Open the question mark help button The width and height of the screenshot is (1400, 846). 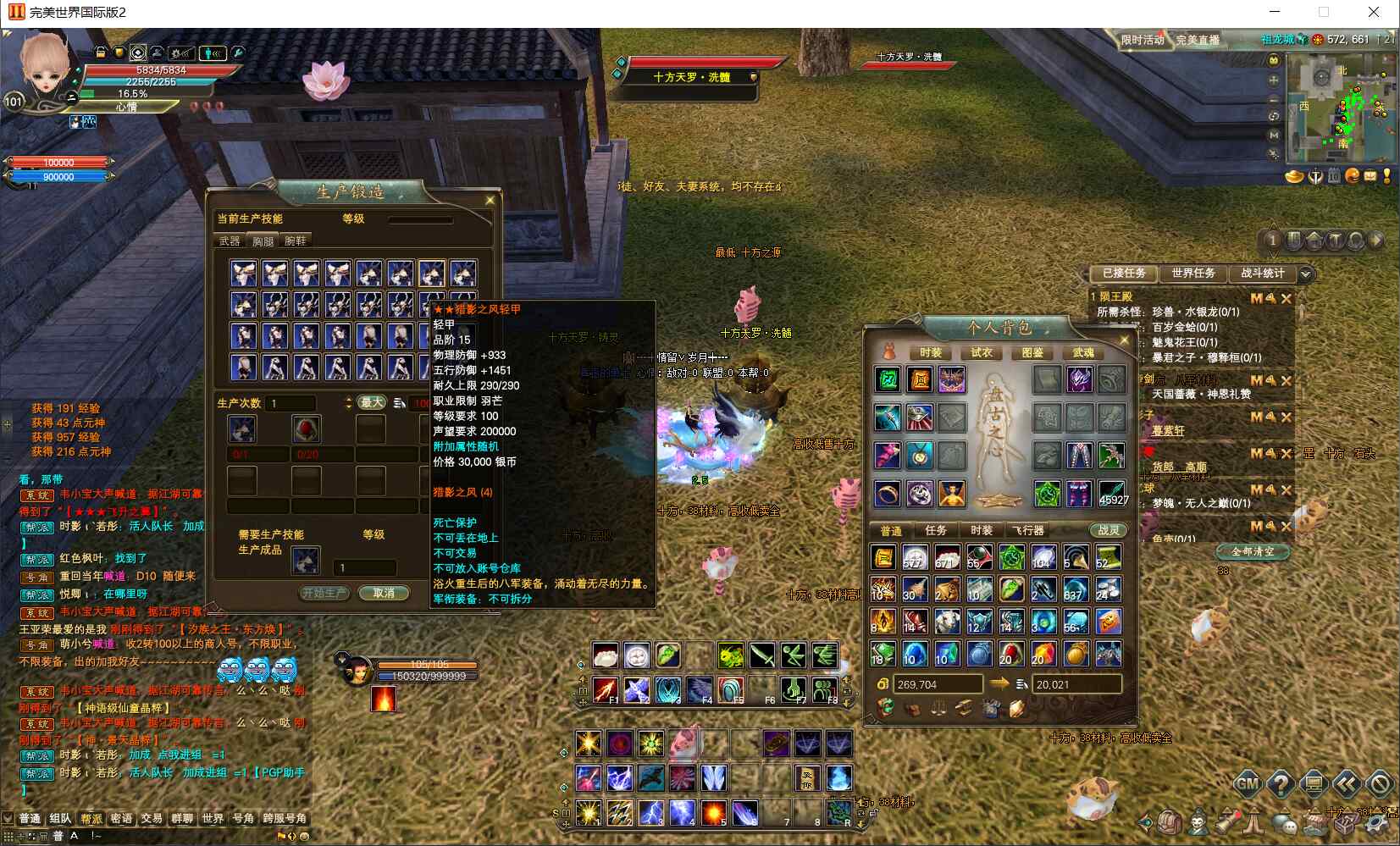(x=1280, y=784)
